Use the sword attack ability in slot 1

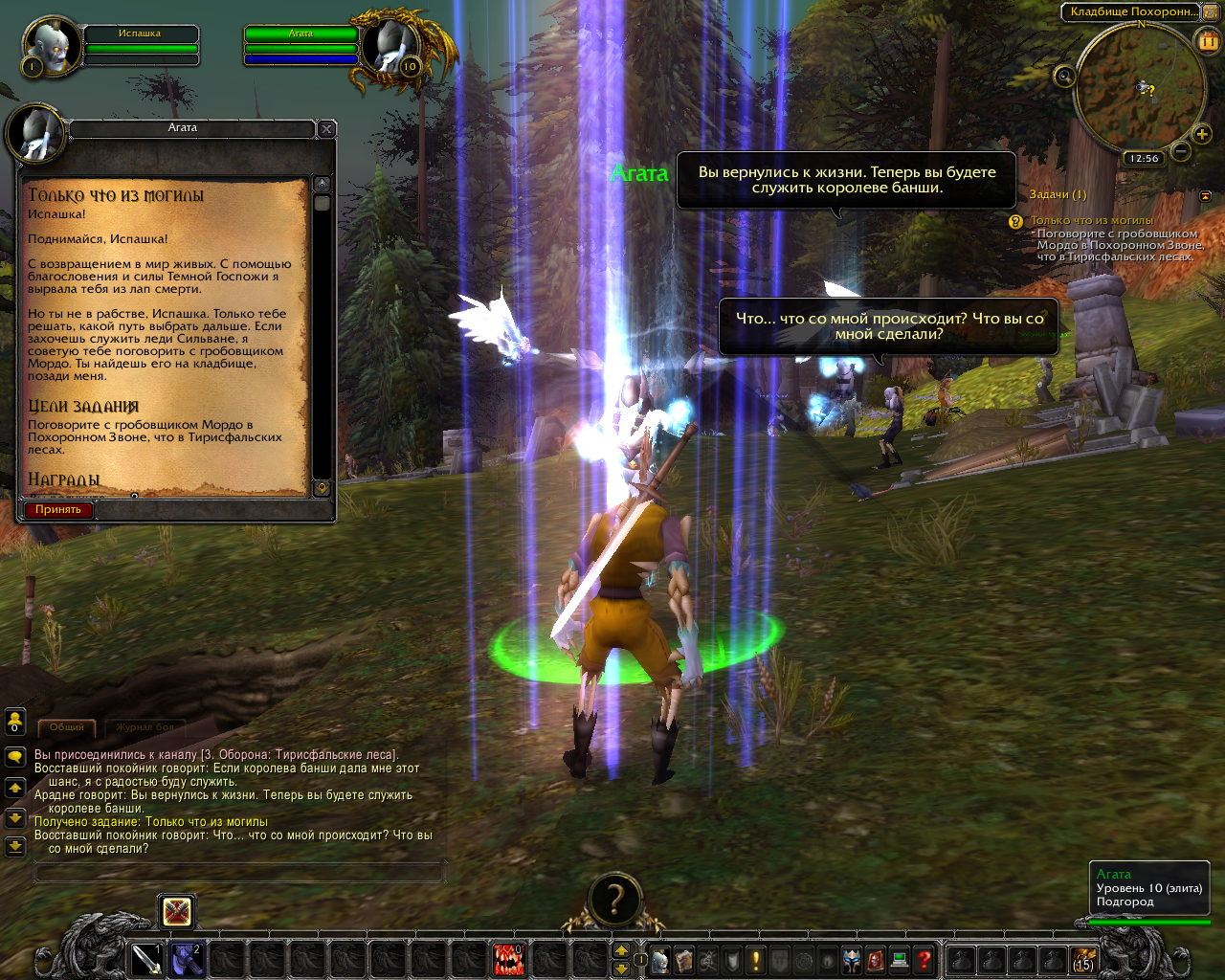[146, 959]
